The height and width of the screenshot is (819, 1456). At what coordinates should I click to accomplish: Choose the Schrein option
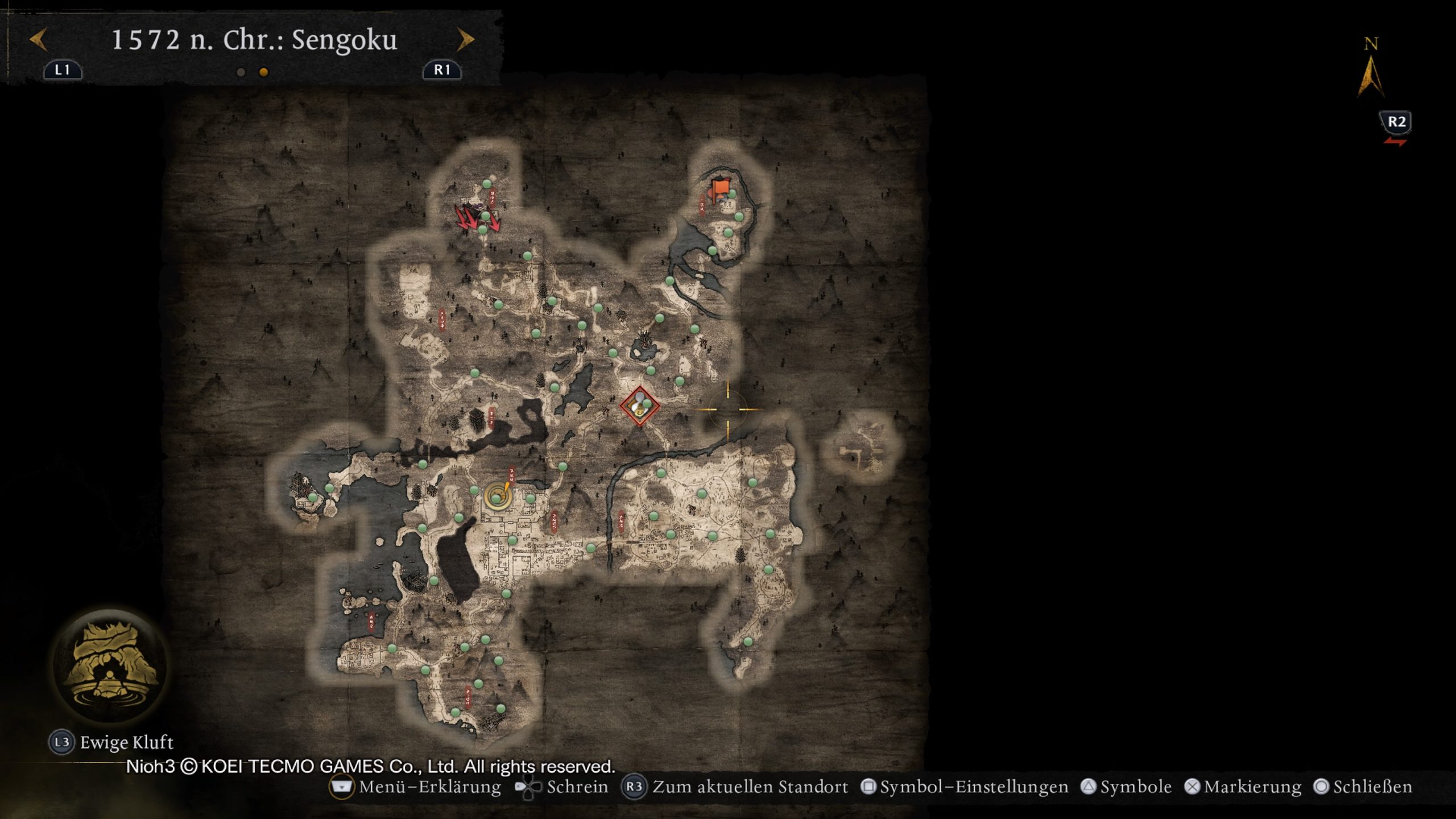561,787
